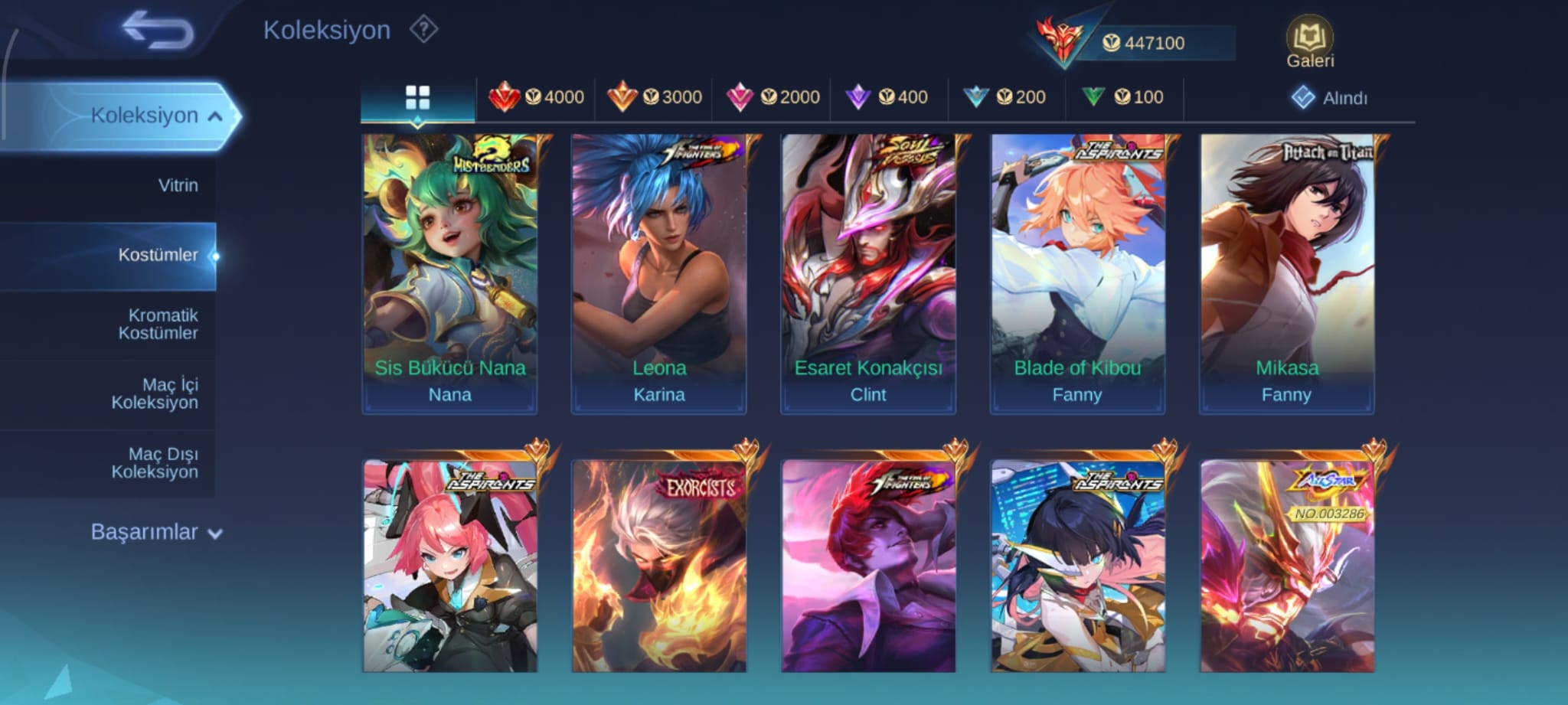This screenshot has width=1568, height=705.
Task: Filter skins by the 4000 point tier
Action: click(537, 97)
